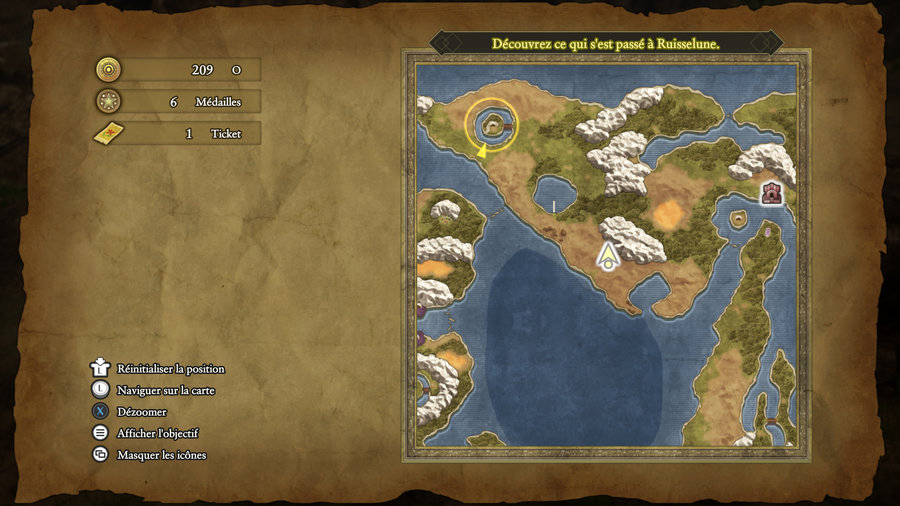900x506 pixels.
Task: Select the red castle icon on the map
Action: click(771, 193)
